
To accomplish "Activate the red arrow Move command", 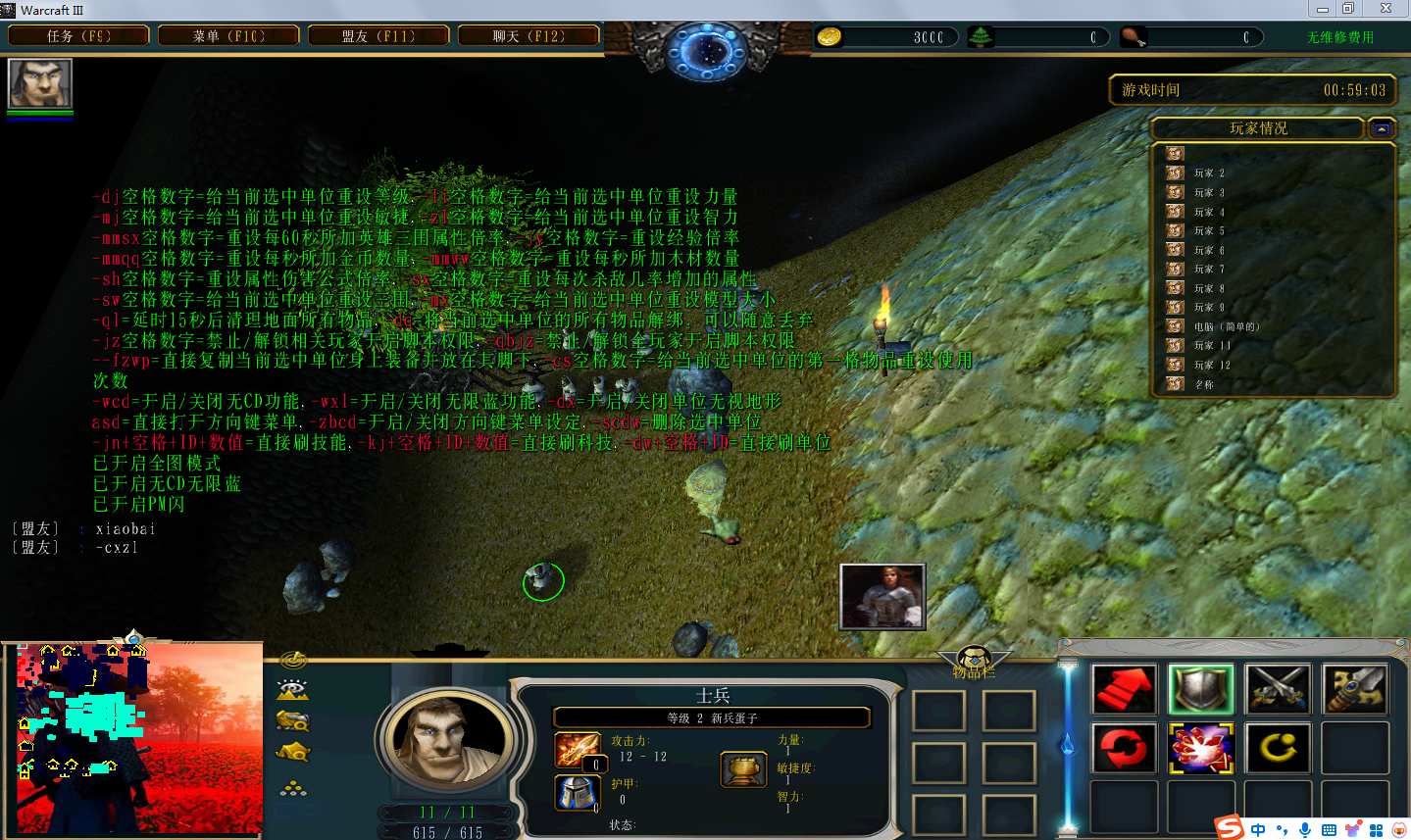I will (x=1124, y=689).
